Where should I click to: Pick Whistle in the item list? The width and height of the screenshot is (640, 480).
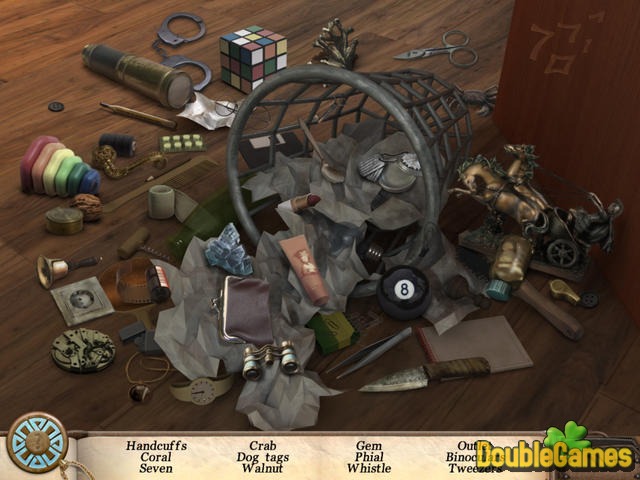(369, 468)
